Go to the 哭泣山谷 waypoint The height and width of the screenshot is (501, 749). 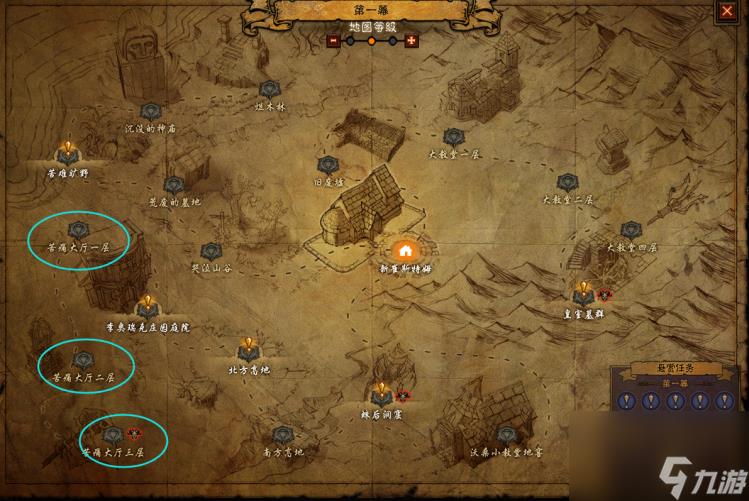click(210, 251)
